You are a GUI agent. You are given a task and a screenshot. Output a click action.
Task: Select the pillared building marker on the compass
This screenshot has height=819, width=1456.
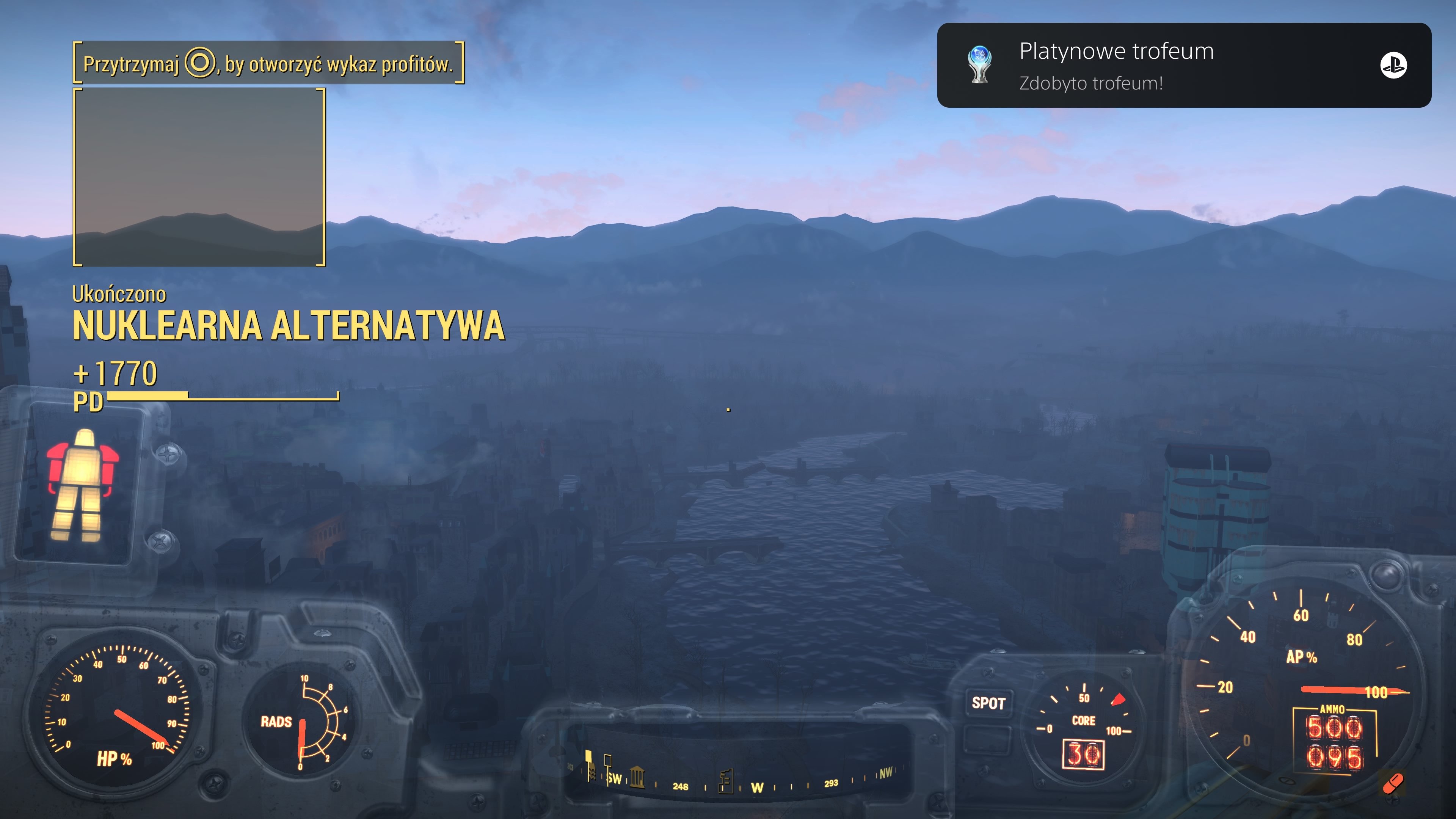tap(637, 777)
